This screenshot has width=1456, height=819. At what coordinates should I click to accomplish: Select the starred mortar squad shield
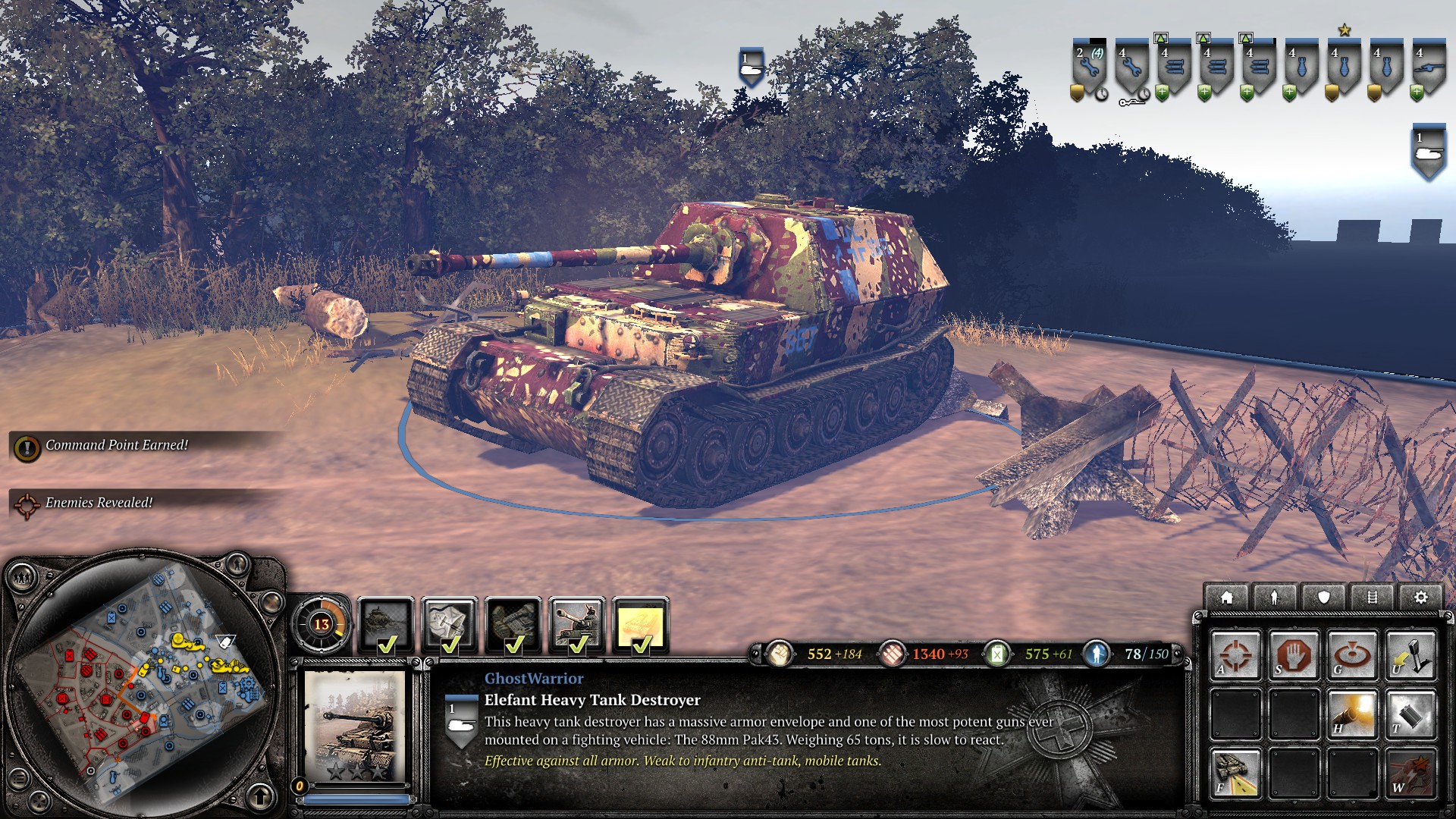1344,68
